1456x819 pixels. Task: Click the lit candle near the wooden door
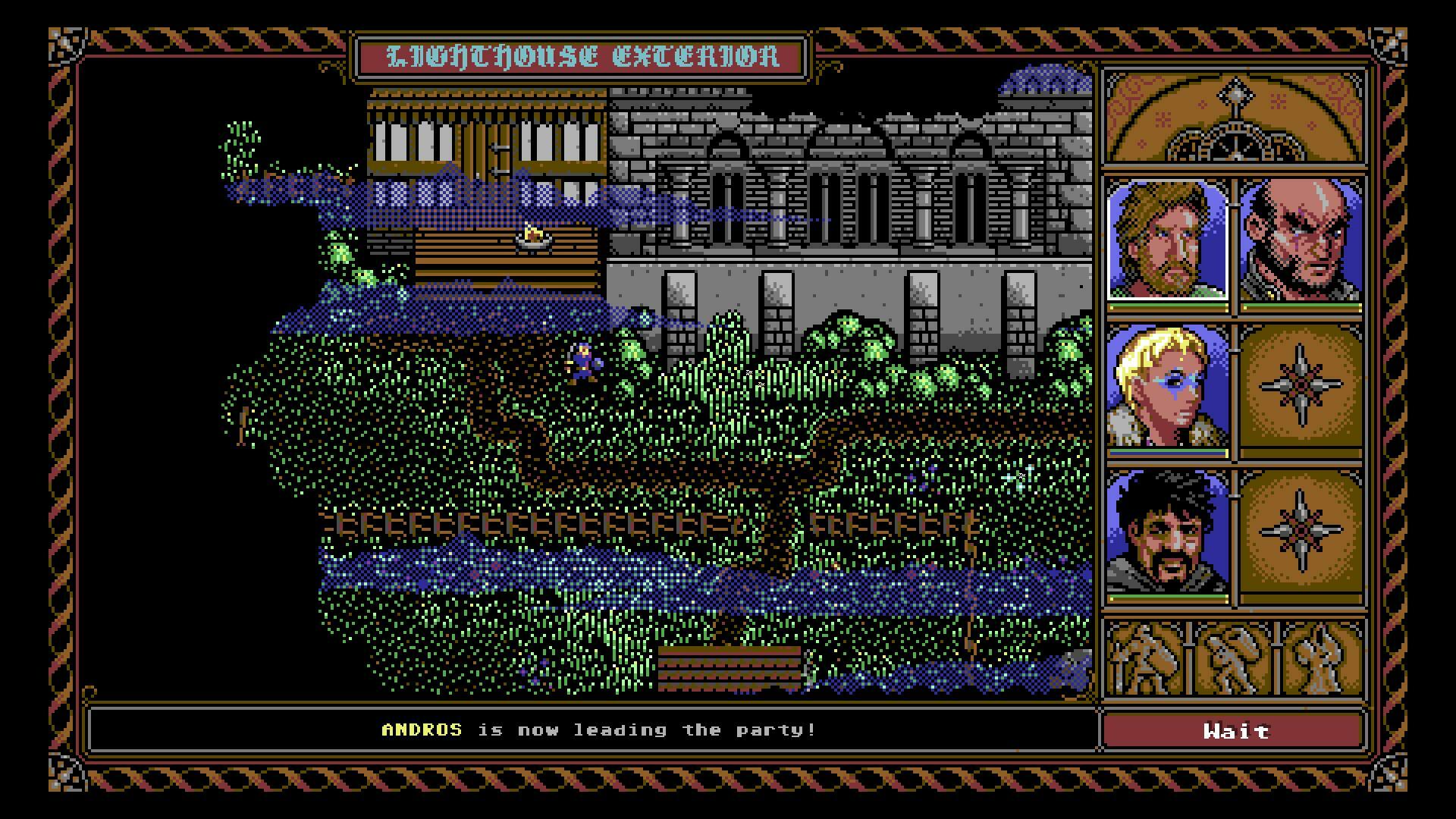pyautogui.click(x=535, y=237)
